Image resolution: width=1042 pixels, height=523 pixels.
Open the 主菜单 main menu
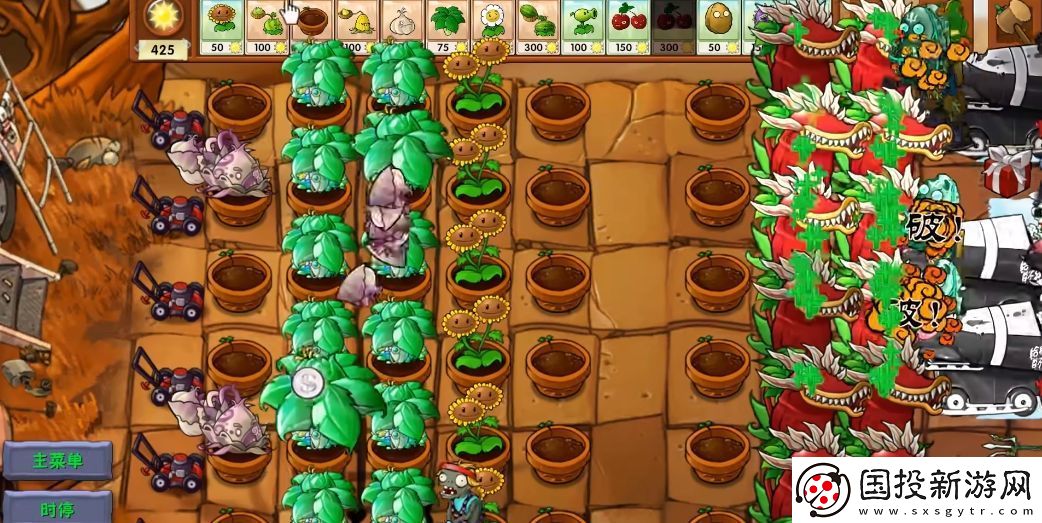[57, 461]
